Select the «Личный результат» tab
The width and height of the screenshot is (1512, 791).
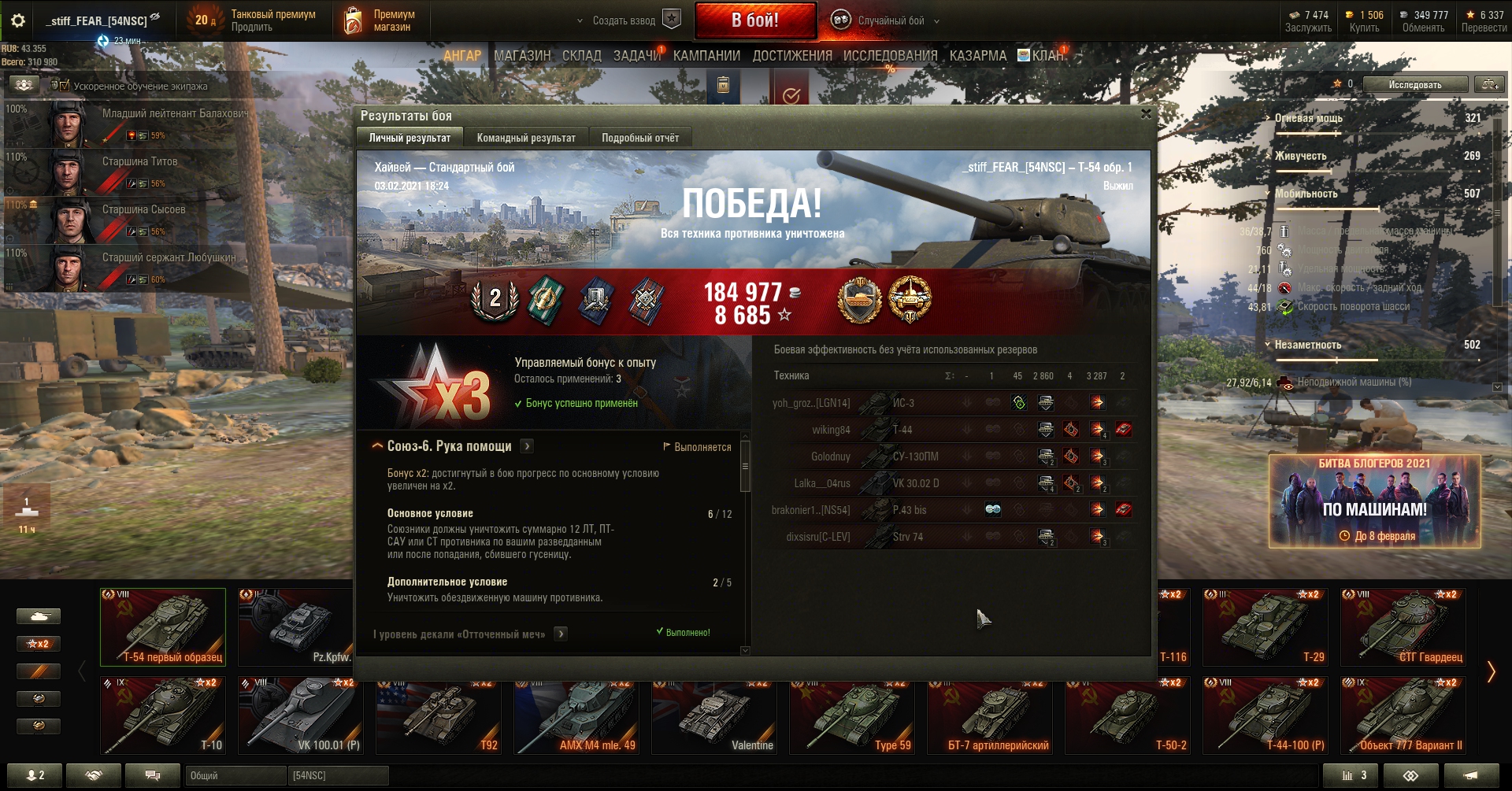click(x=409, y=138)
